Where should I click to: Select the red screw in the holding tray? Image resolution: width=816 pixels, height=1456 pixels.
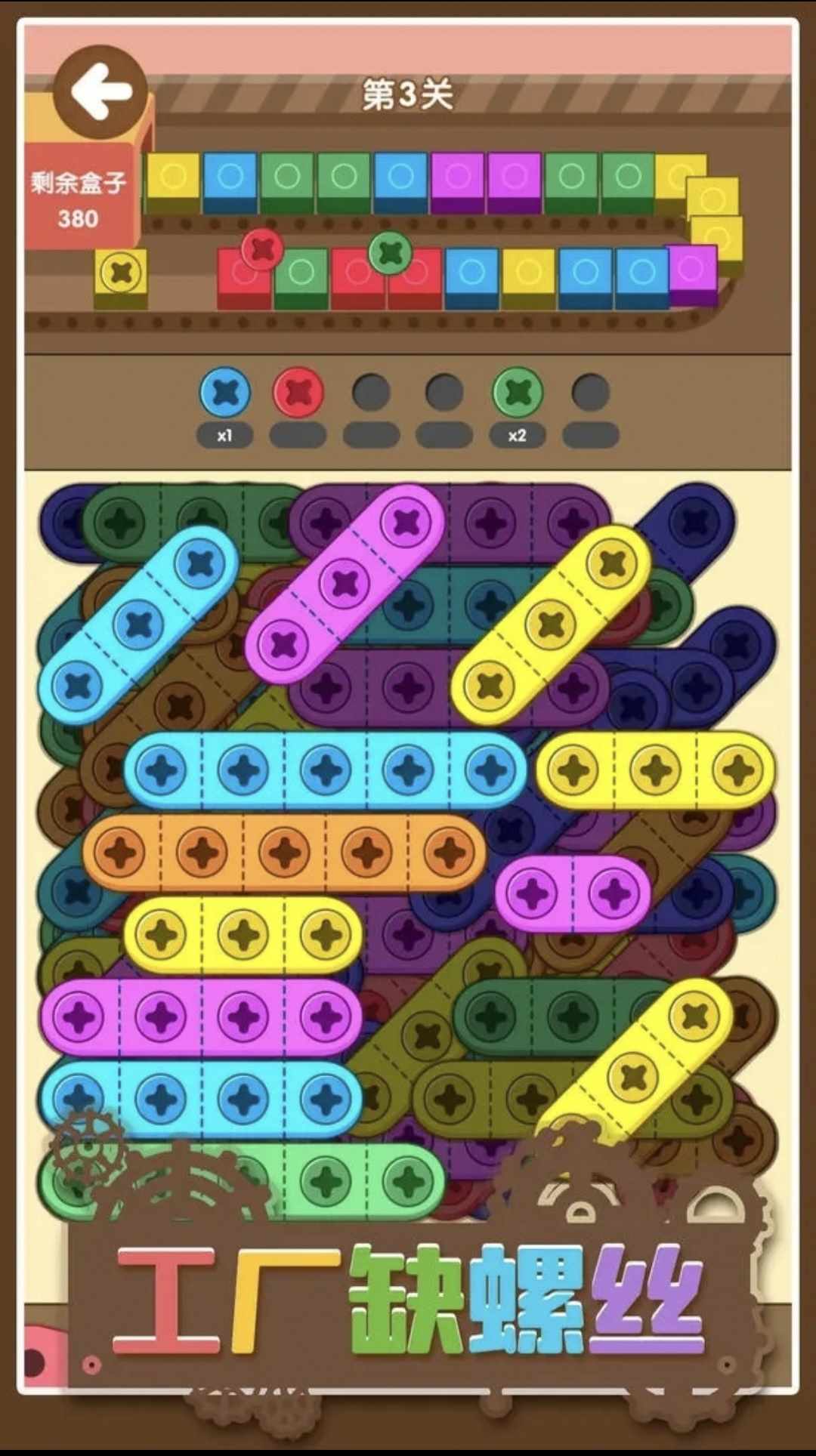298,393
